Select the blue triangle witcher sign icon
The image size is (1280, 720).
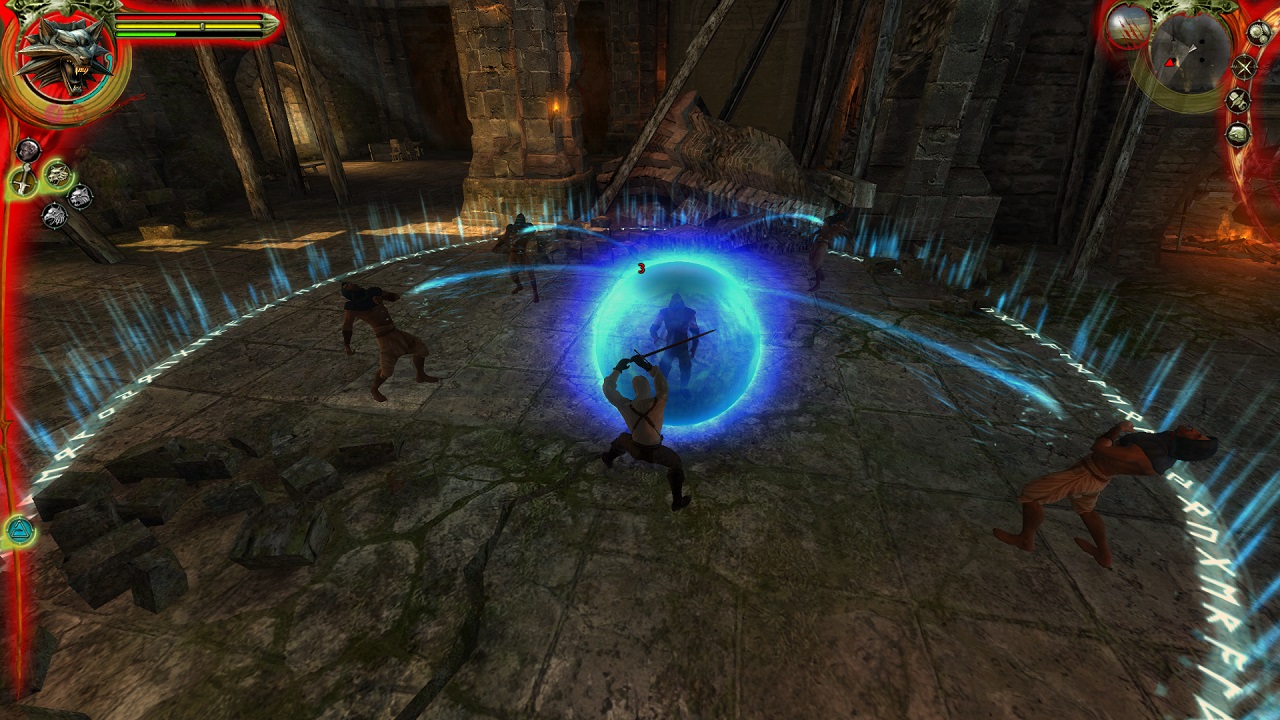20,529
